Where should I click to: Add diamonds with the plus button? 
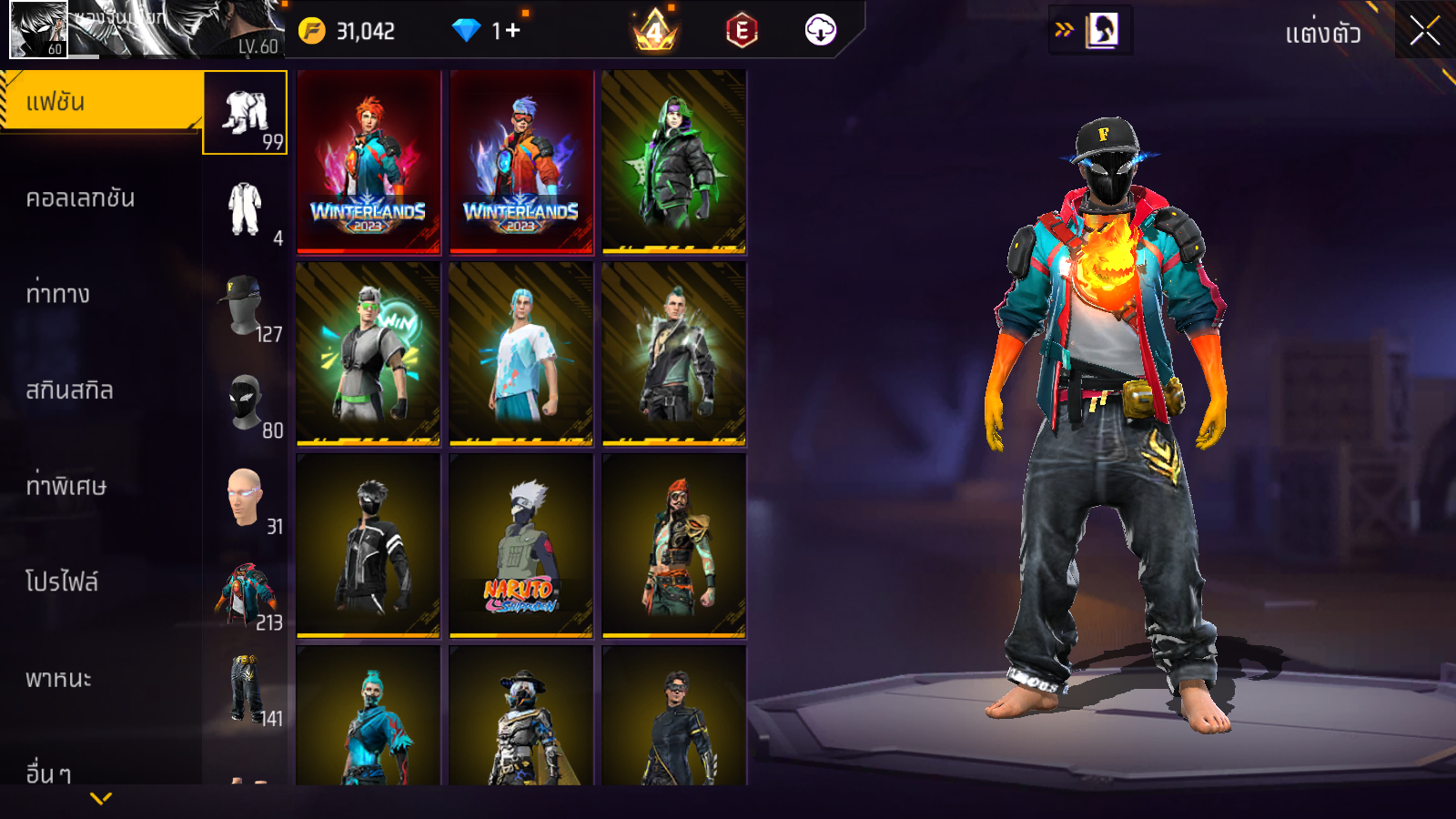coord(512,31)
